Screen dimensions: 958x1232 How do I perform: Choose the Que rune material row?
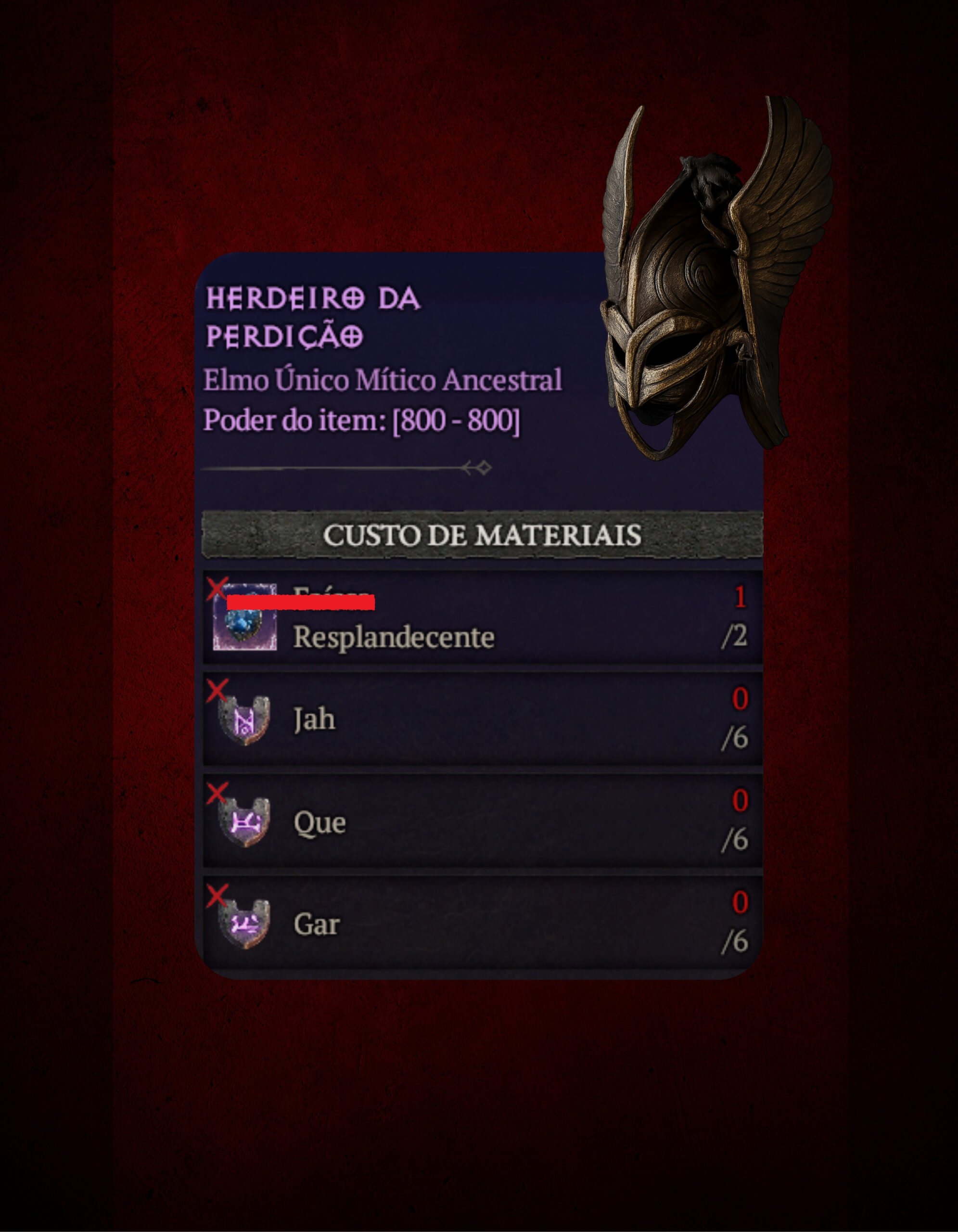tap(482, 821)
